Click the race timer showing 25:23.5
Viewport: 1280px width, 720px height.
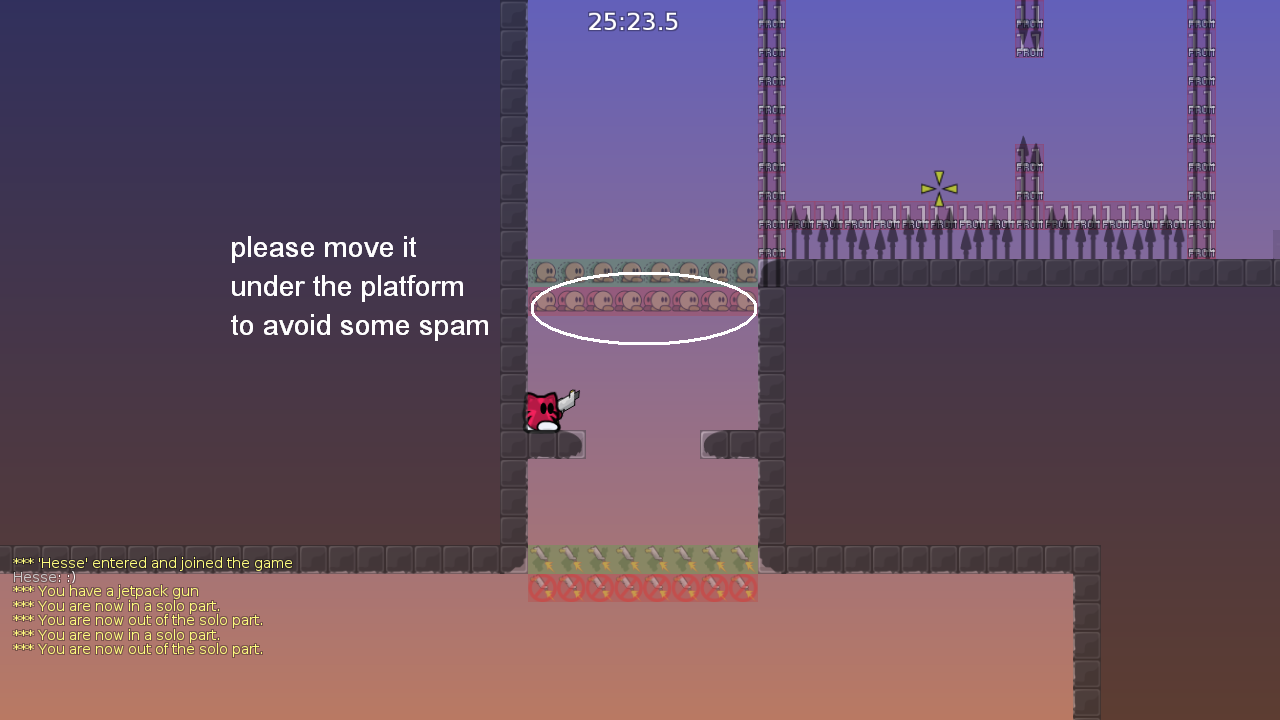[x=634, y=21]
